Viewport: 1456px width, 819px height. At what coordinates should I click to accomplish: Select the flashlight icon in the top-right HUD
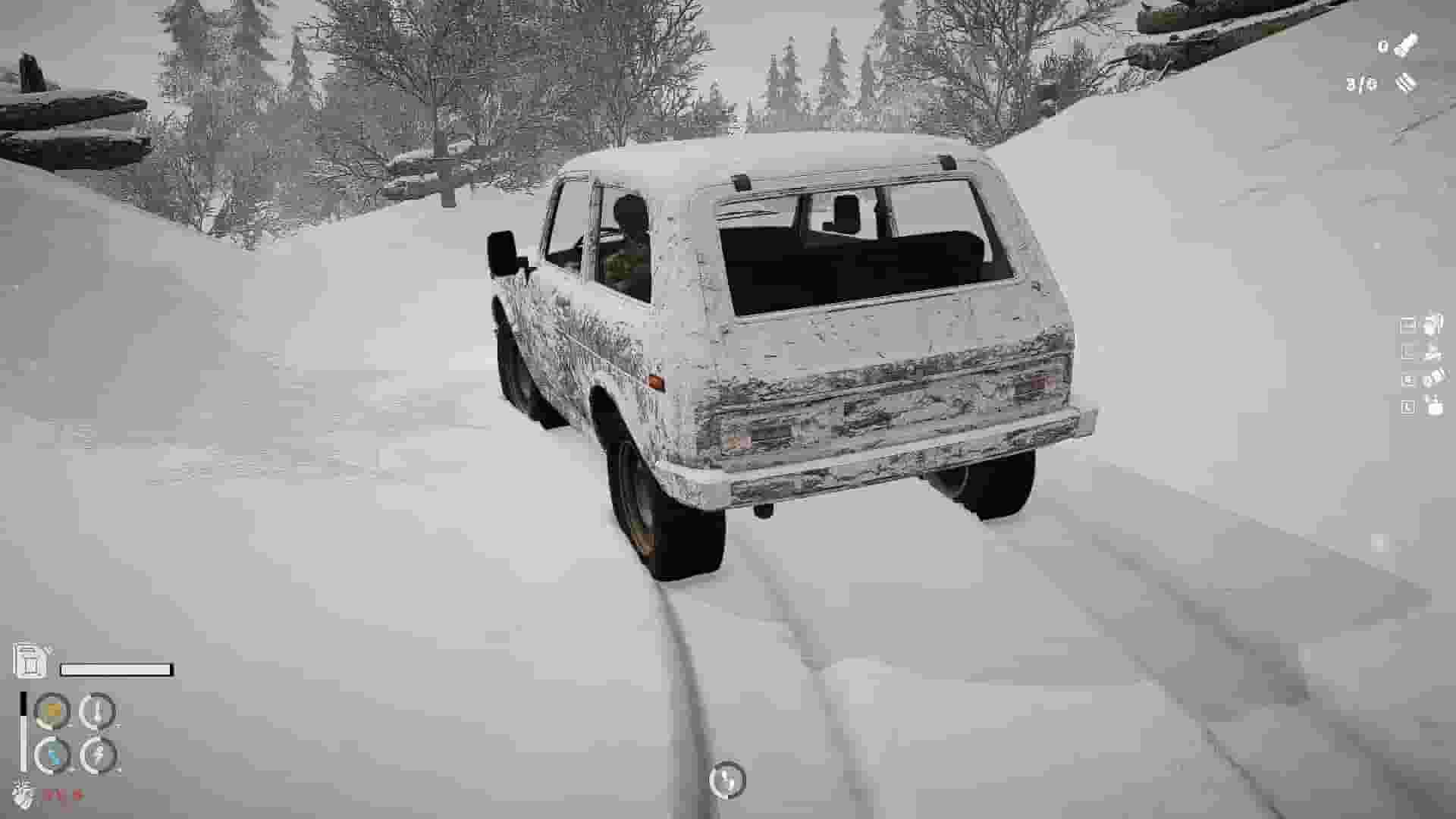tap(1407, 45)
